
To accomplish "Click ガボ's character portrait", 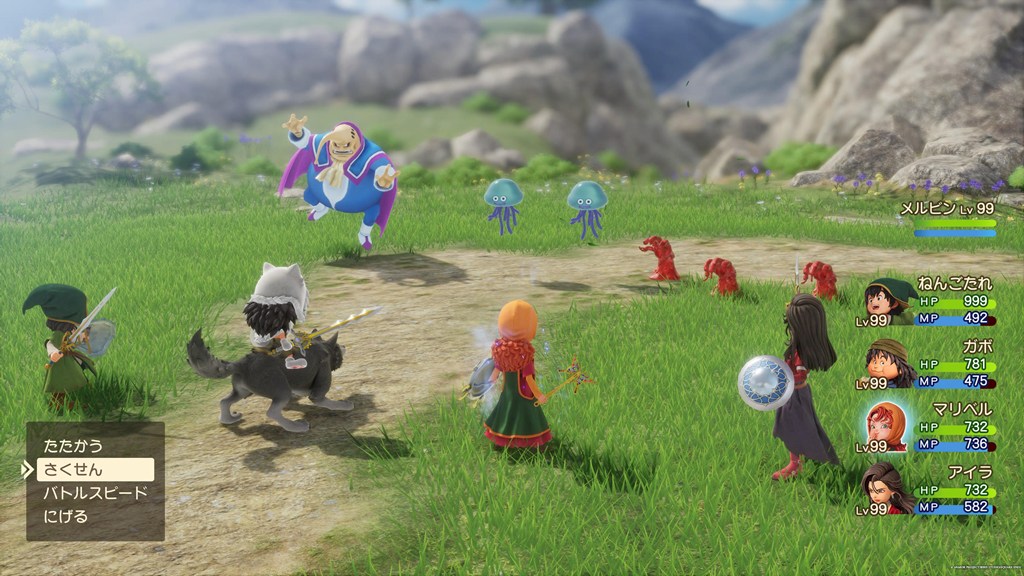I will pos(887,362).
